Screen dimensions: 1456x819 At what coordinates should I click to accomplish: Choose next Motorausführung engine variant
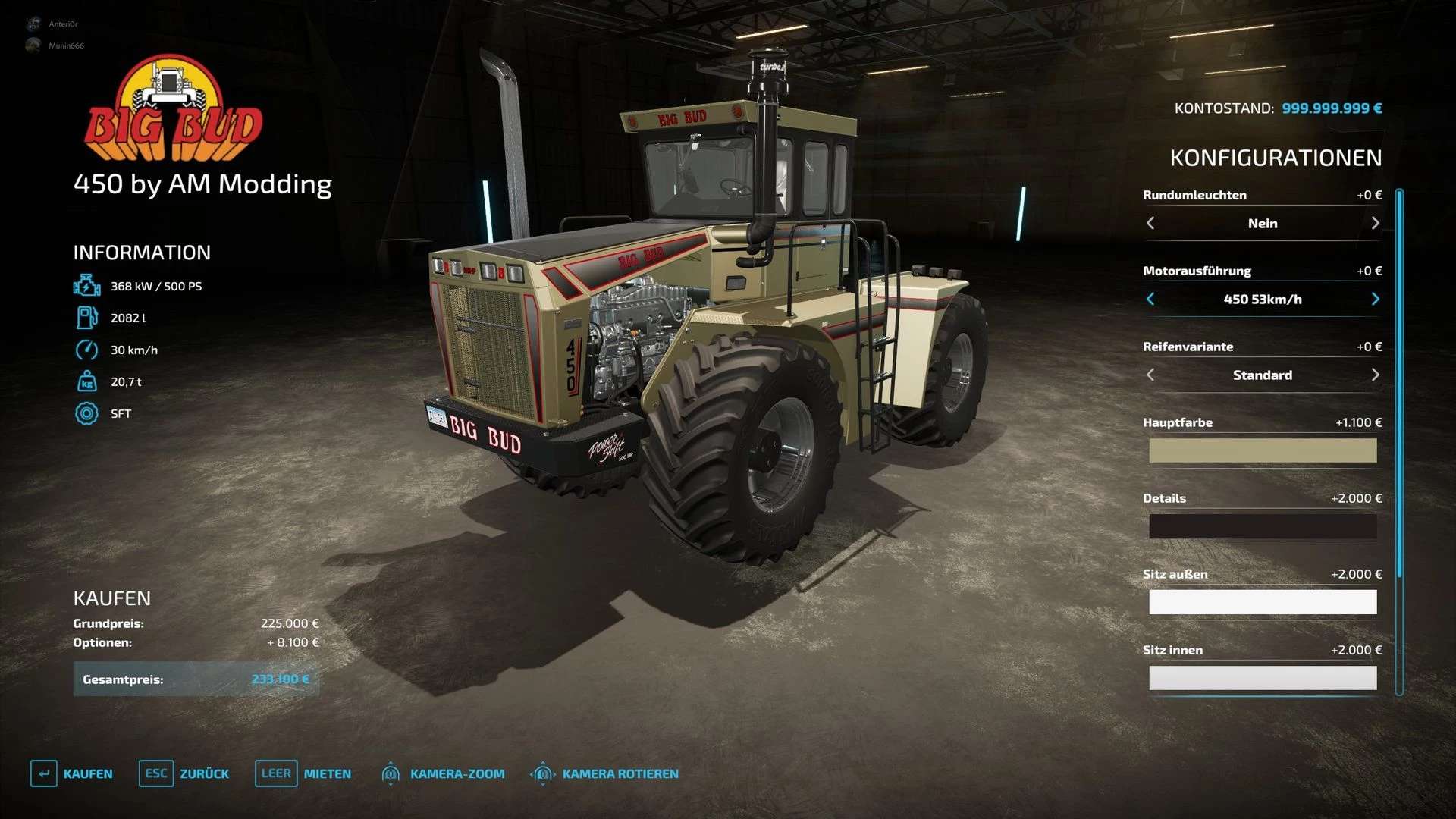click(1375, 300)
